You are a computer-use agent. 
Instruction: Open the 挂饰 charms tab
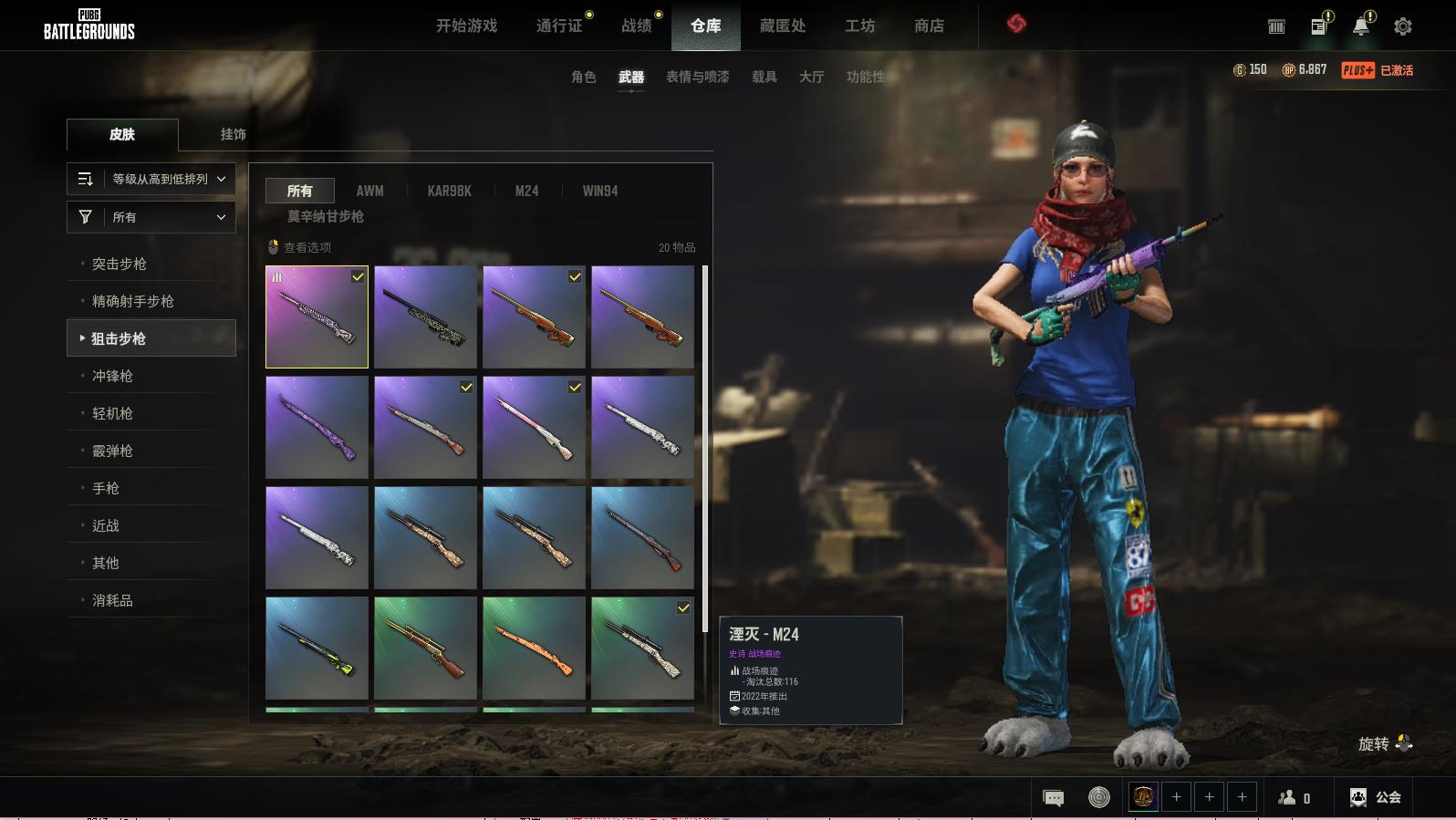(233, 134)
